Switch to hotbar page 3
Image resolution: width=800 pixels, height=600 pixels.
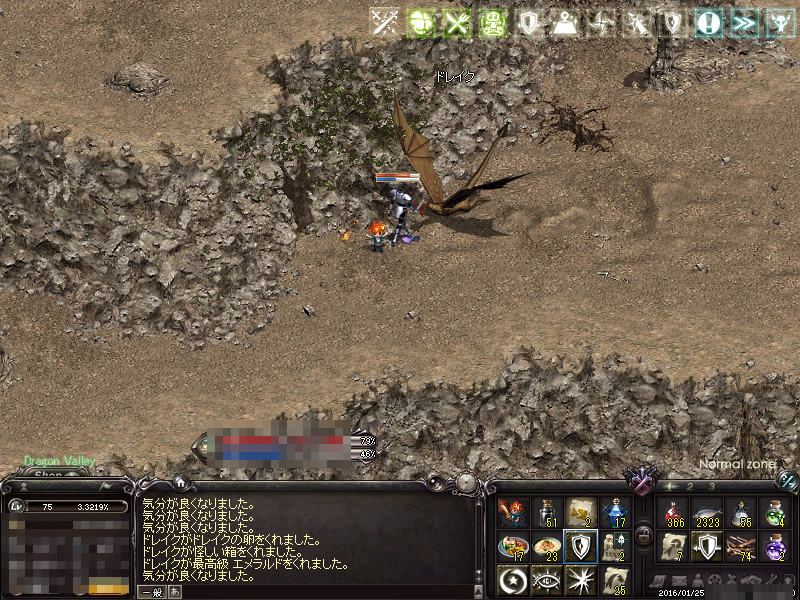click(713, 486)
